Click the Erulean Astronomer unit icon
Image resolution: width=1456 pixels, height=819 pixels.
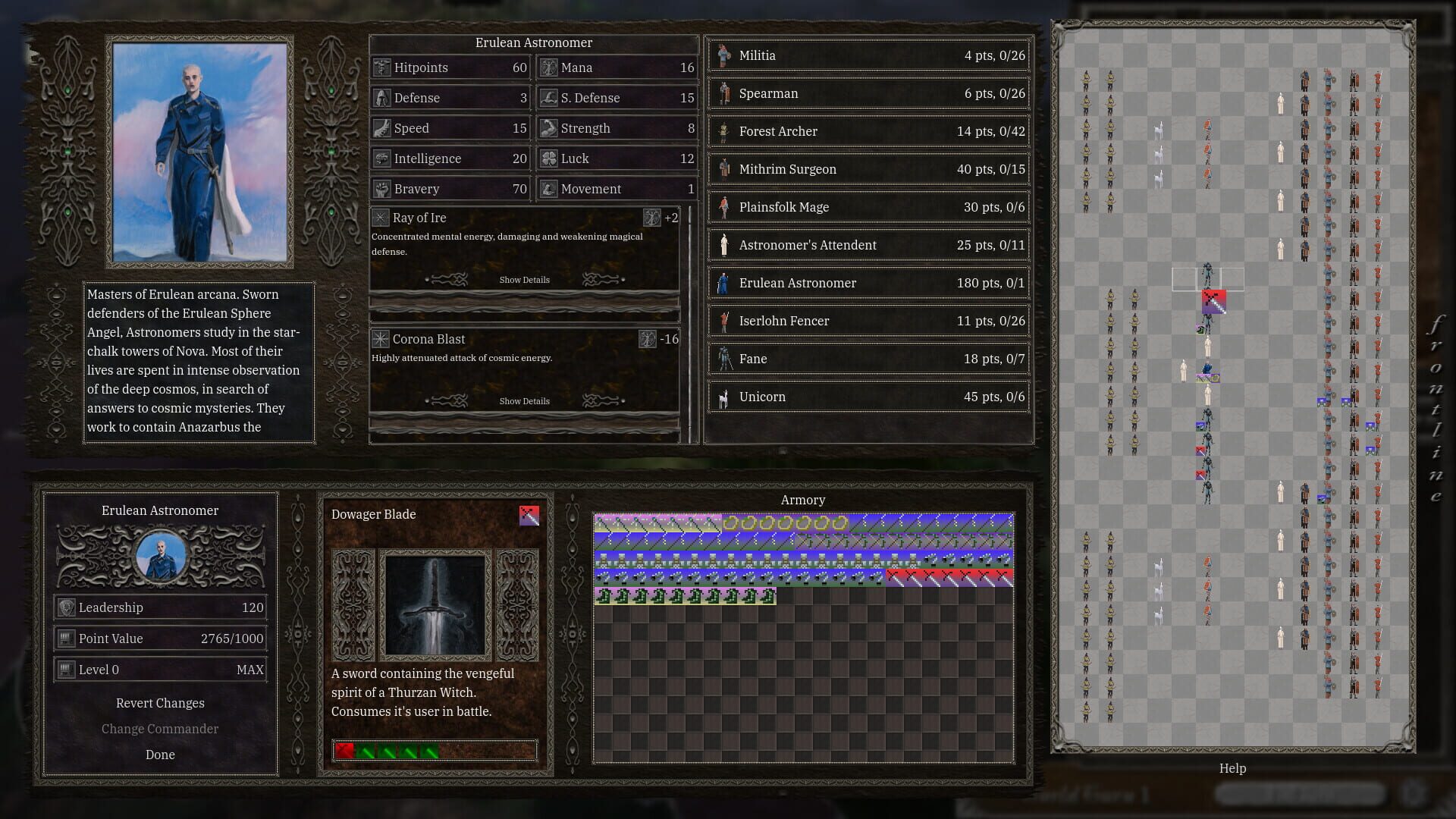tap(724, 283)
